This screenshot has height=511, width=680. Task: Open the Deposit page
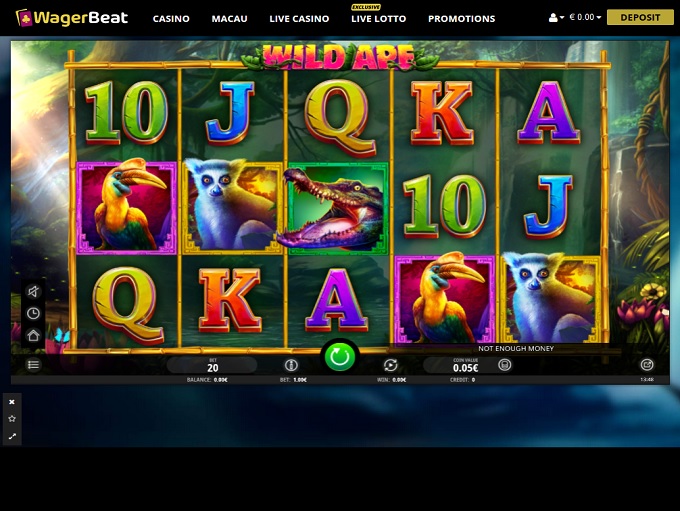(640, 17)
